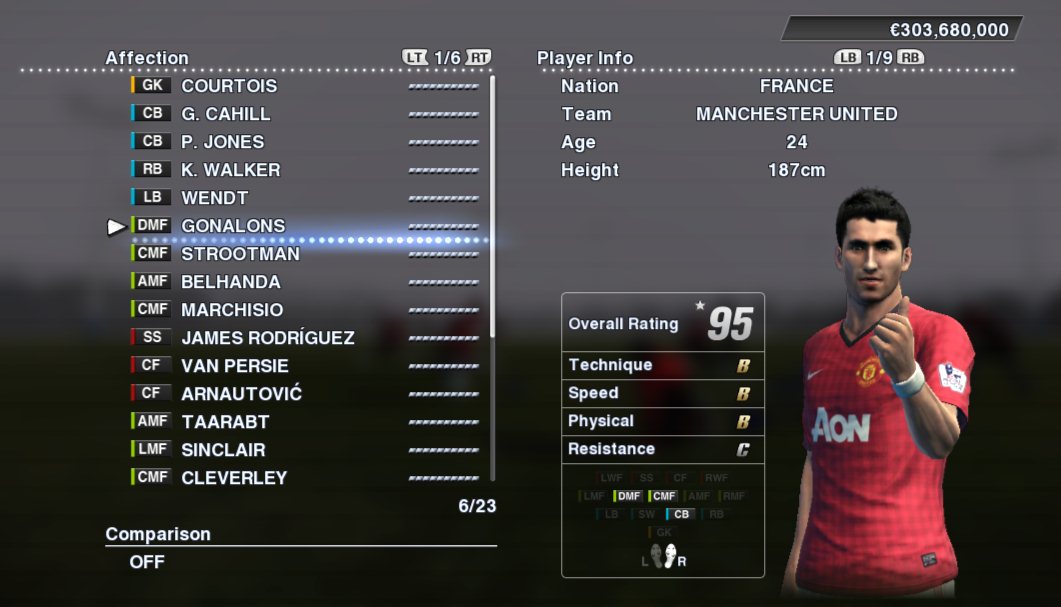
Task: Click the highlighted GONALONS row
Action: 233,226
